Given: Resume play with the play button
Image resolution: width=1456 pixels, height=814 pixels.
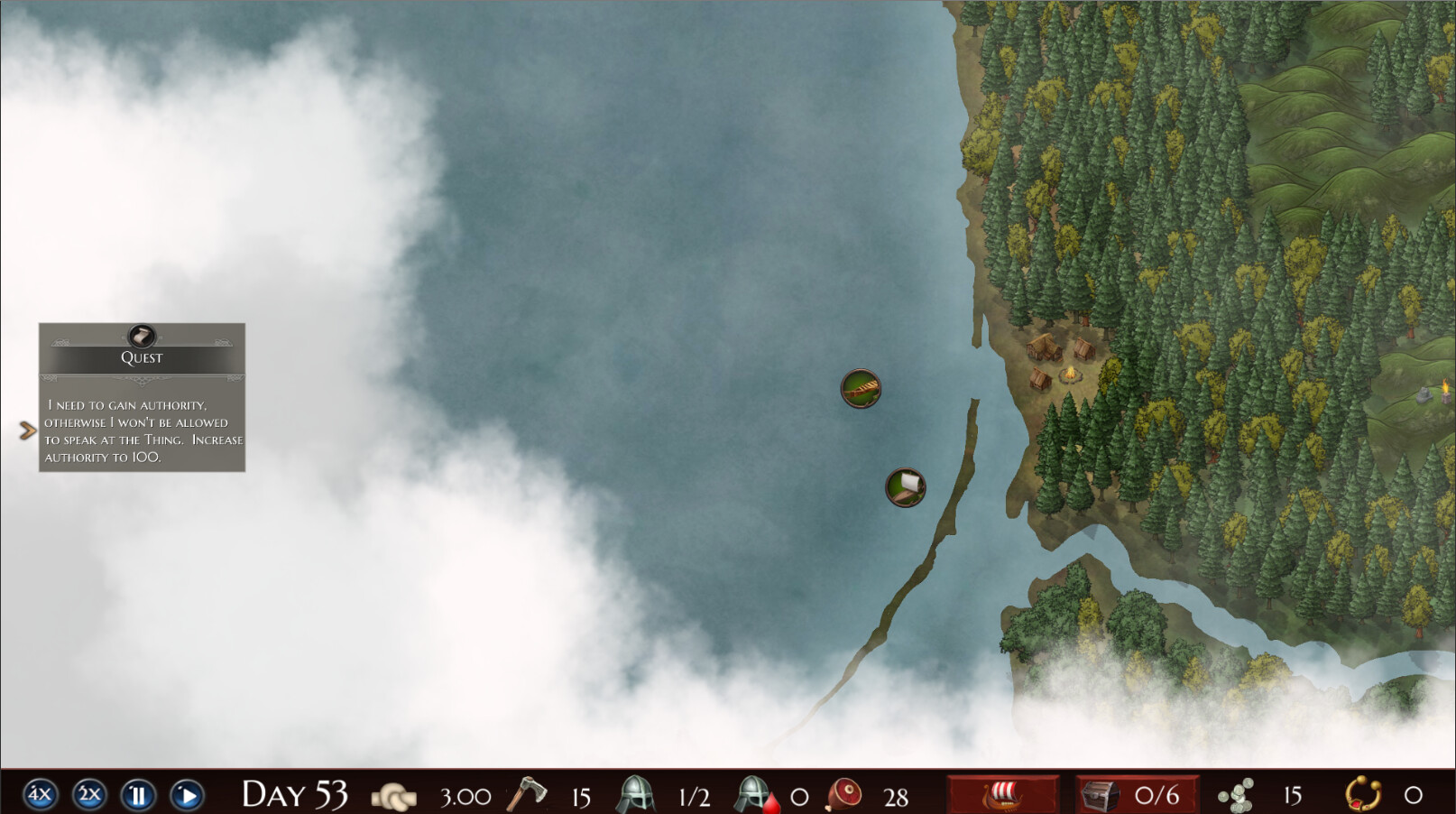Looking at the screenshot, I should click(x=188, y=795).
